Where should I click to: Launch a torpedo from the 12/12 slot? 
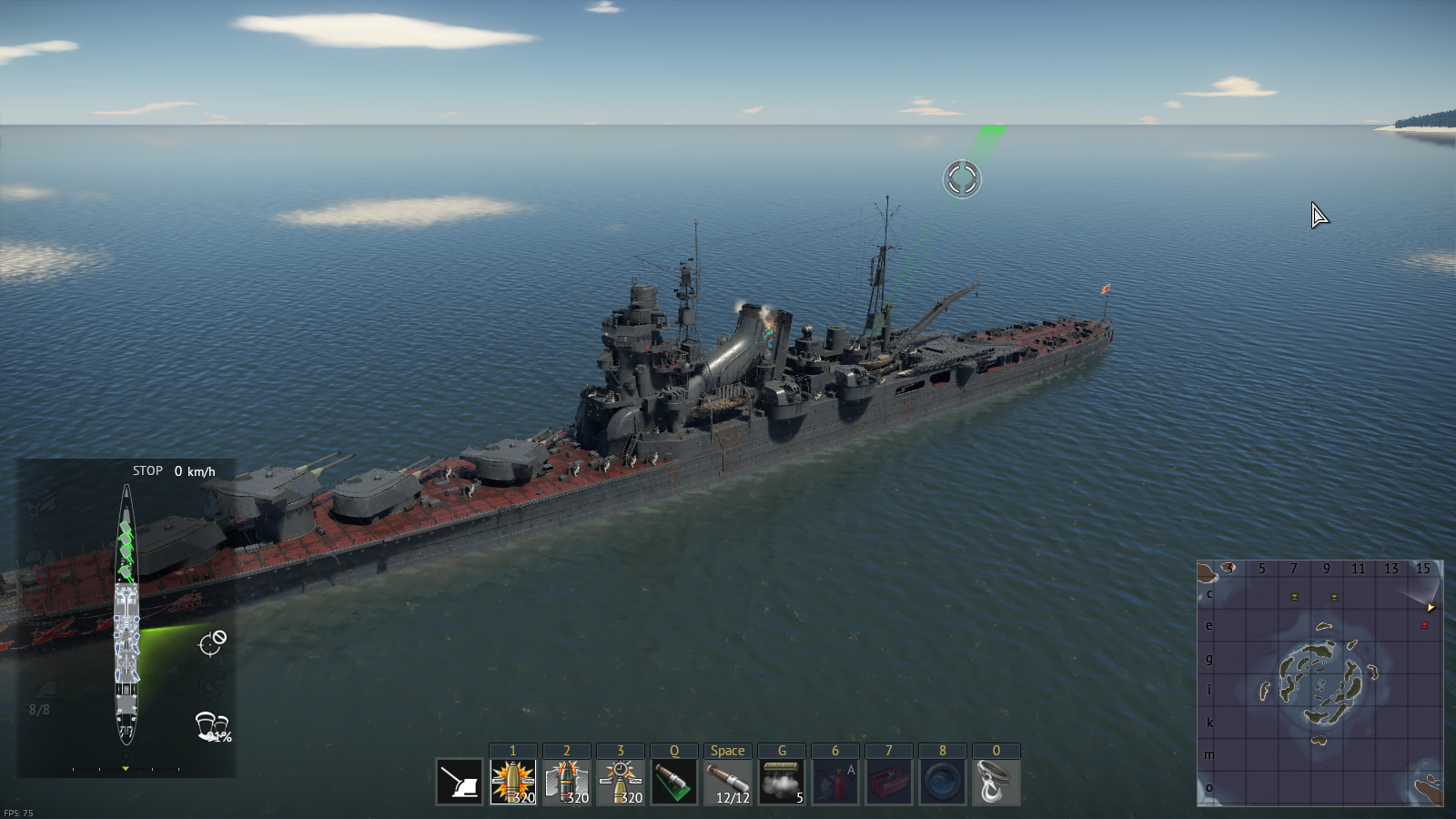(x=728, y=782)
